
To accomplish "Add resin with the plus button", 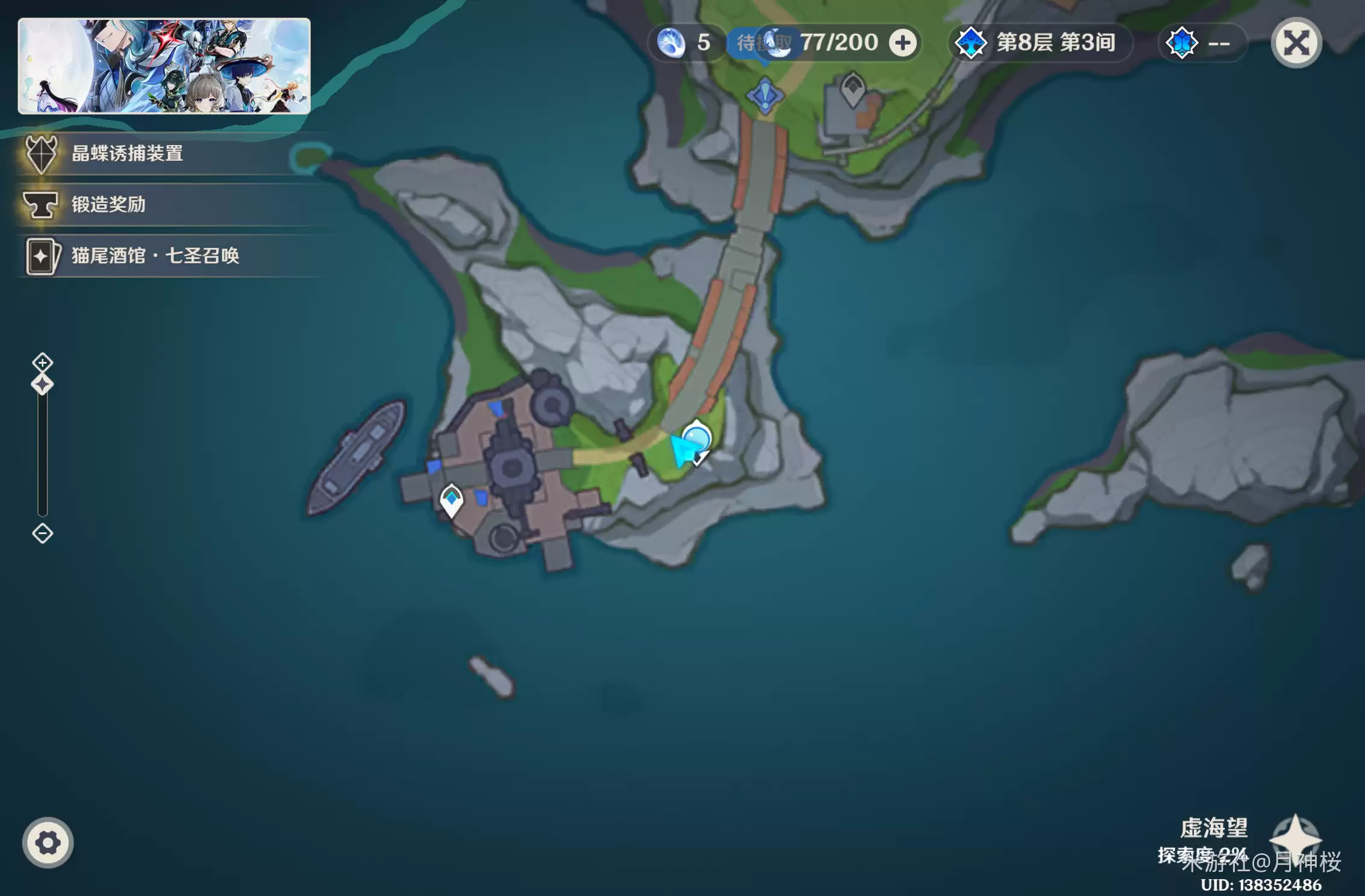I will 902,43.
